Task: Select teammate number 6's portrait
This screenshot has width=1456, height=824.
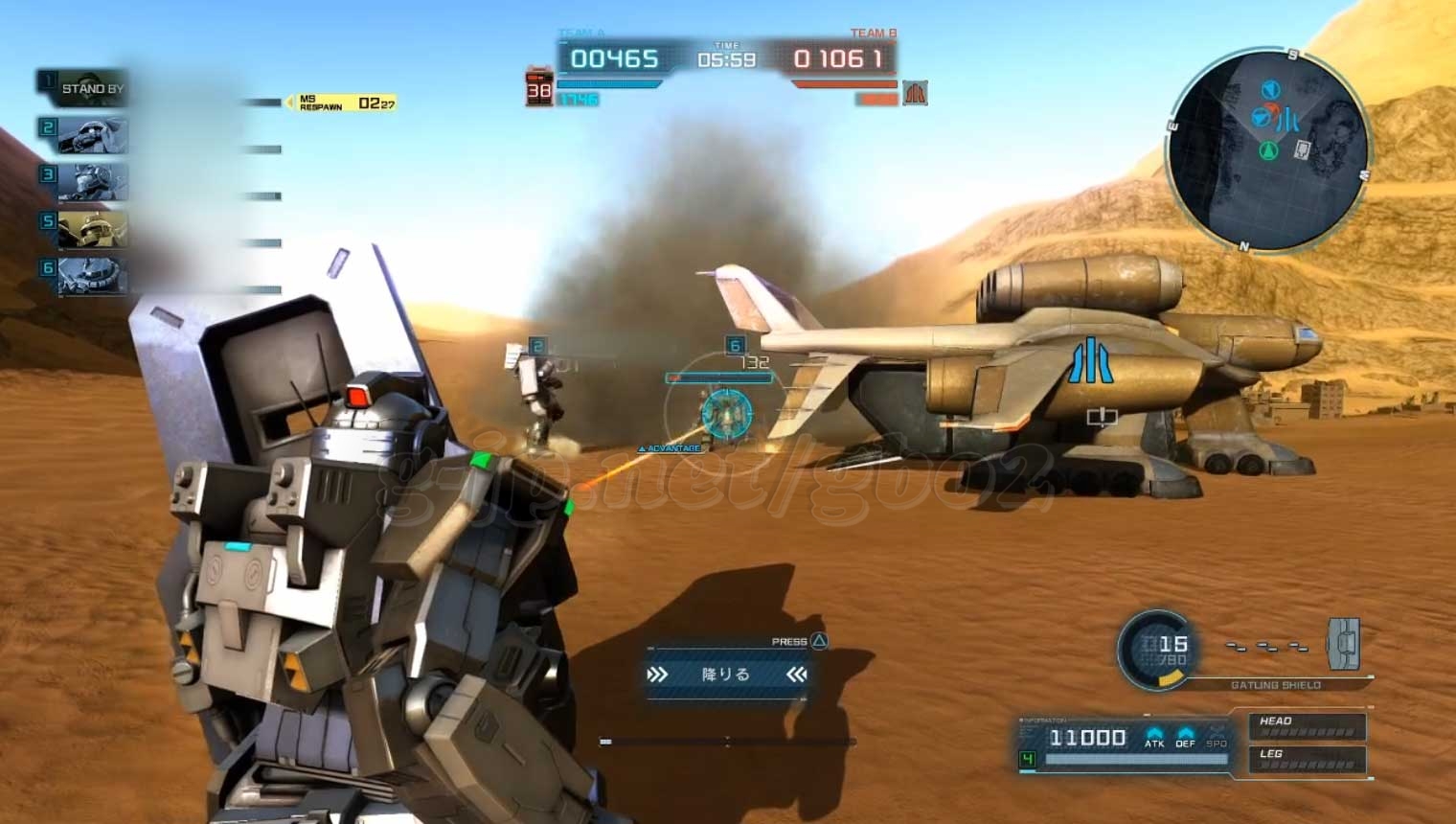Action: (x=92, y=276)
